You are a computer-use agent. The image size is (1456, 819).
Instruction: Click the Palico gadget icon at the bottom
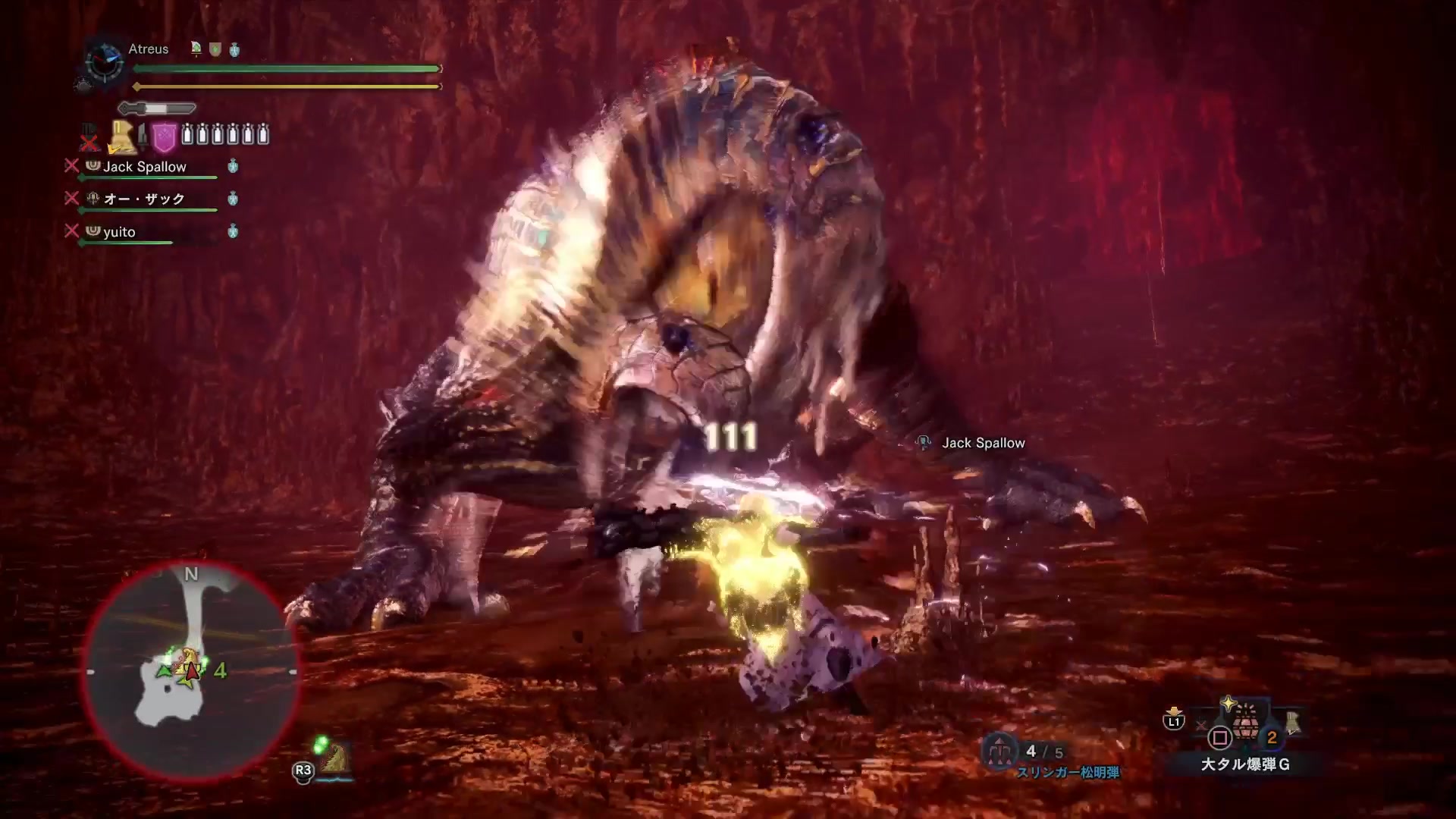pos(334,758)
